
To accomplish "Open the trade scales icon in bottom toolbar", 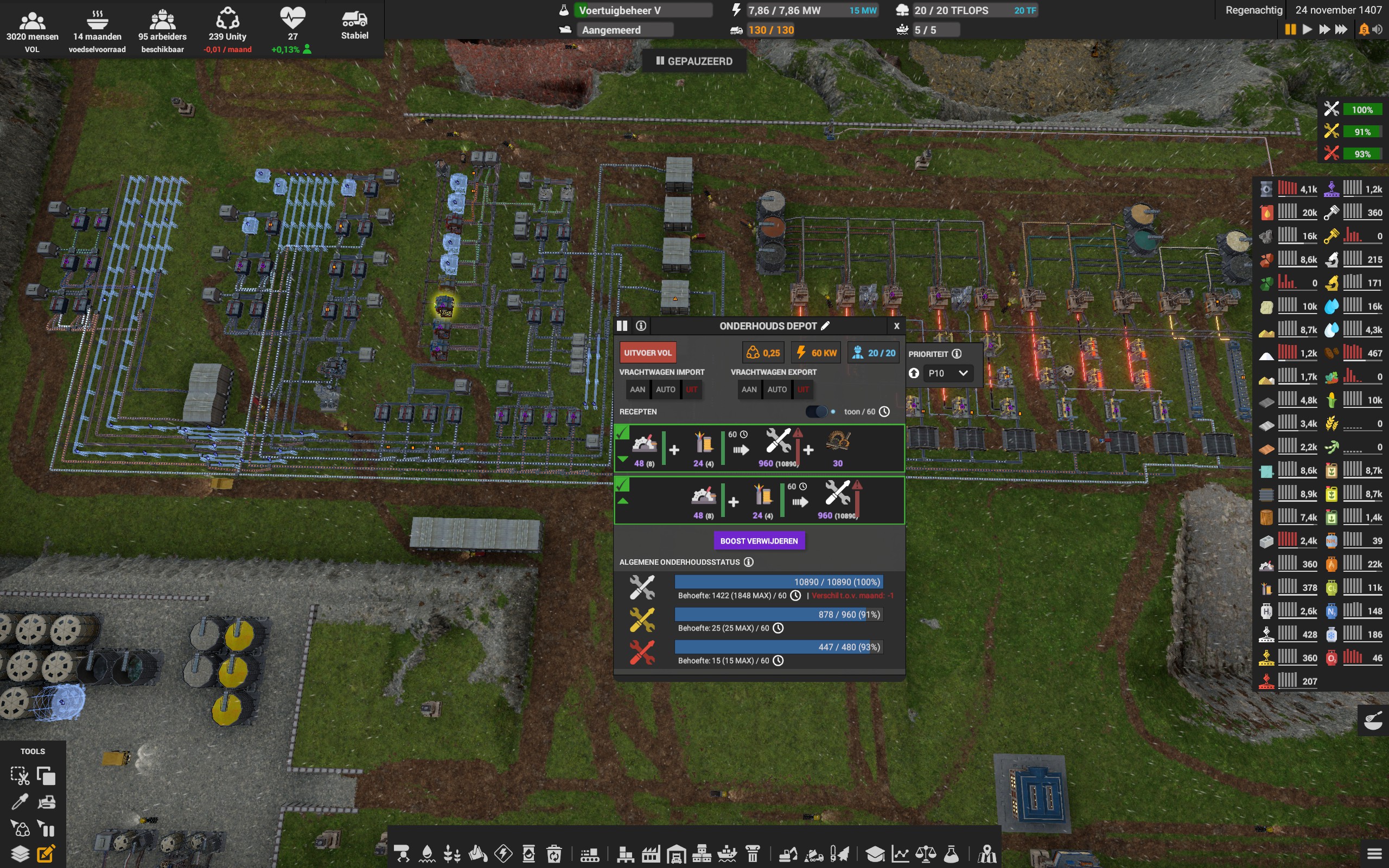I will point(926,854).
